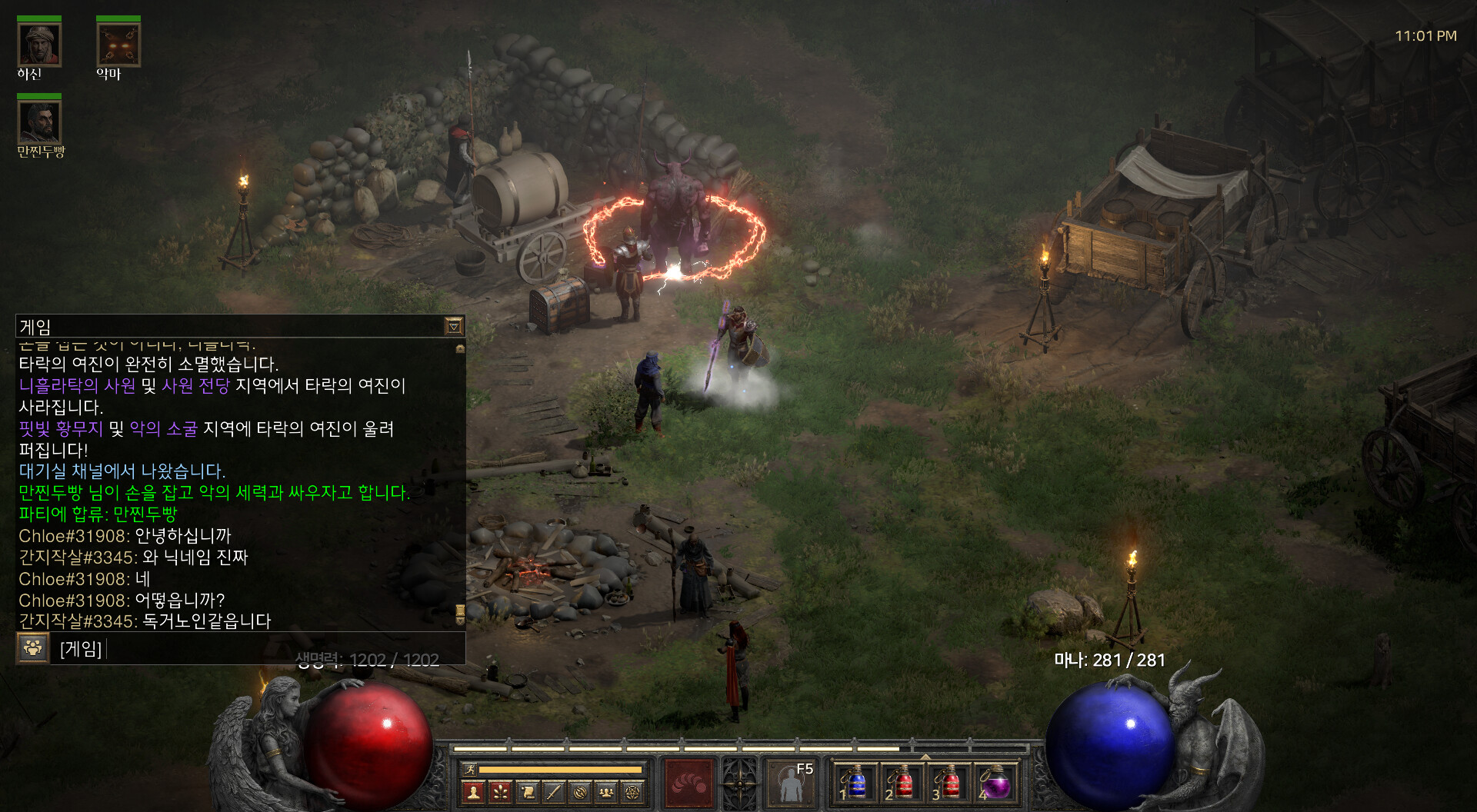Select the 만찐두빵 party member portrait
Screen dimensions: 1477x812
point(39,122)
